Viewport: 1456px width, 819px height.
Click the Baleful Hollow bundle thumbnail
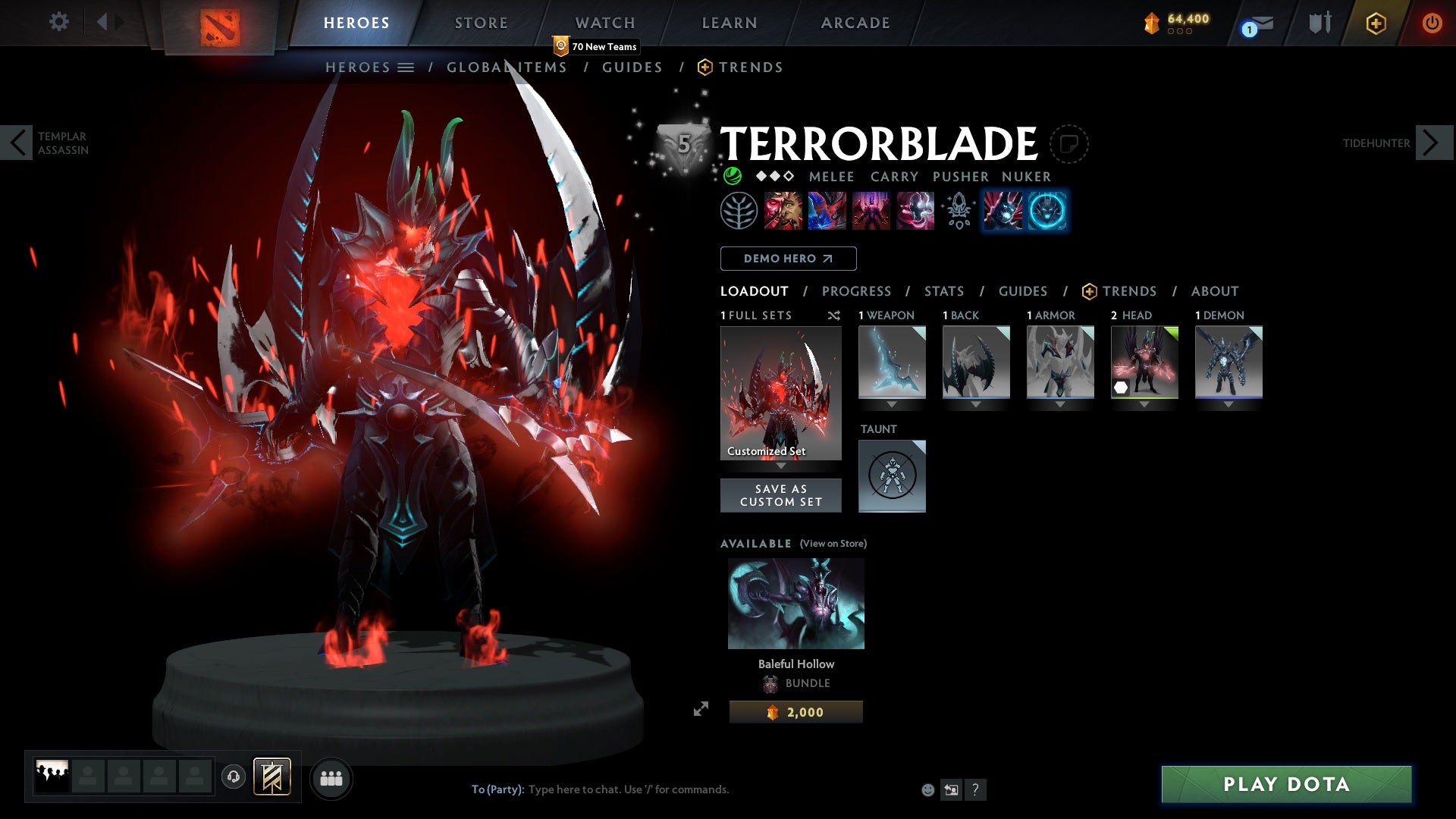coord(795,603)
